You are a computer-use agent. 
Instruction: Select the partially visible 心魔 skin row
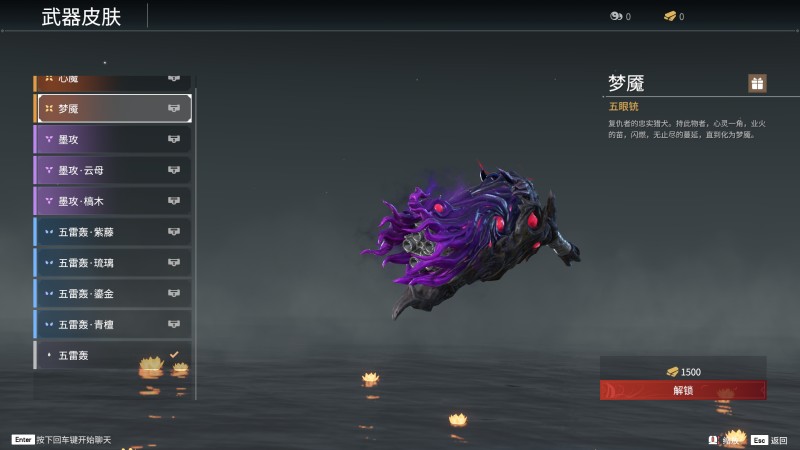pos(113,79)
